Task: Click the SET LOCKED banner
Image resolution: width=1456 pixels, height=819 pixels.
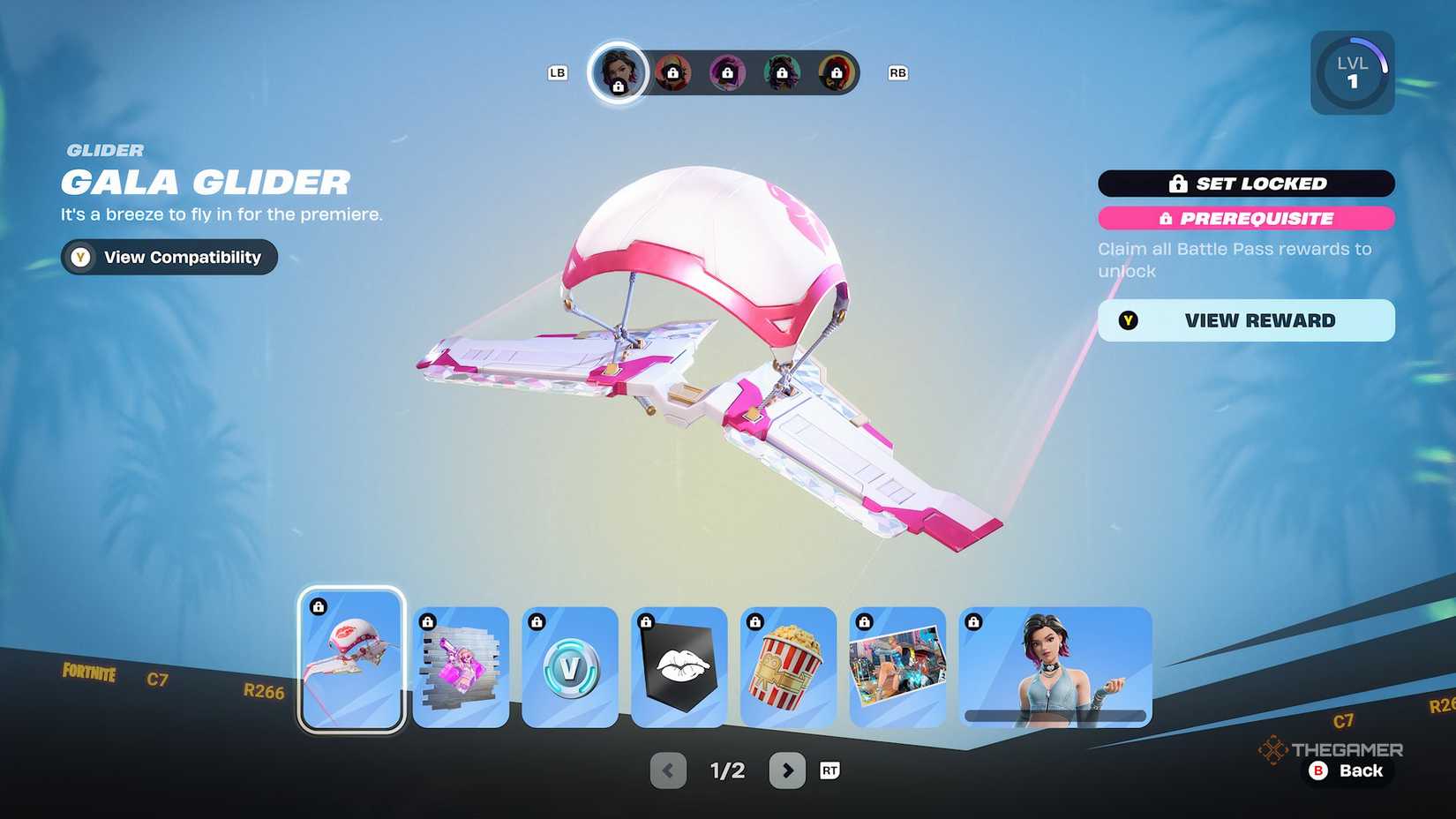Action: pyautogui.click(x=1247, y=183)
